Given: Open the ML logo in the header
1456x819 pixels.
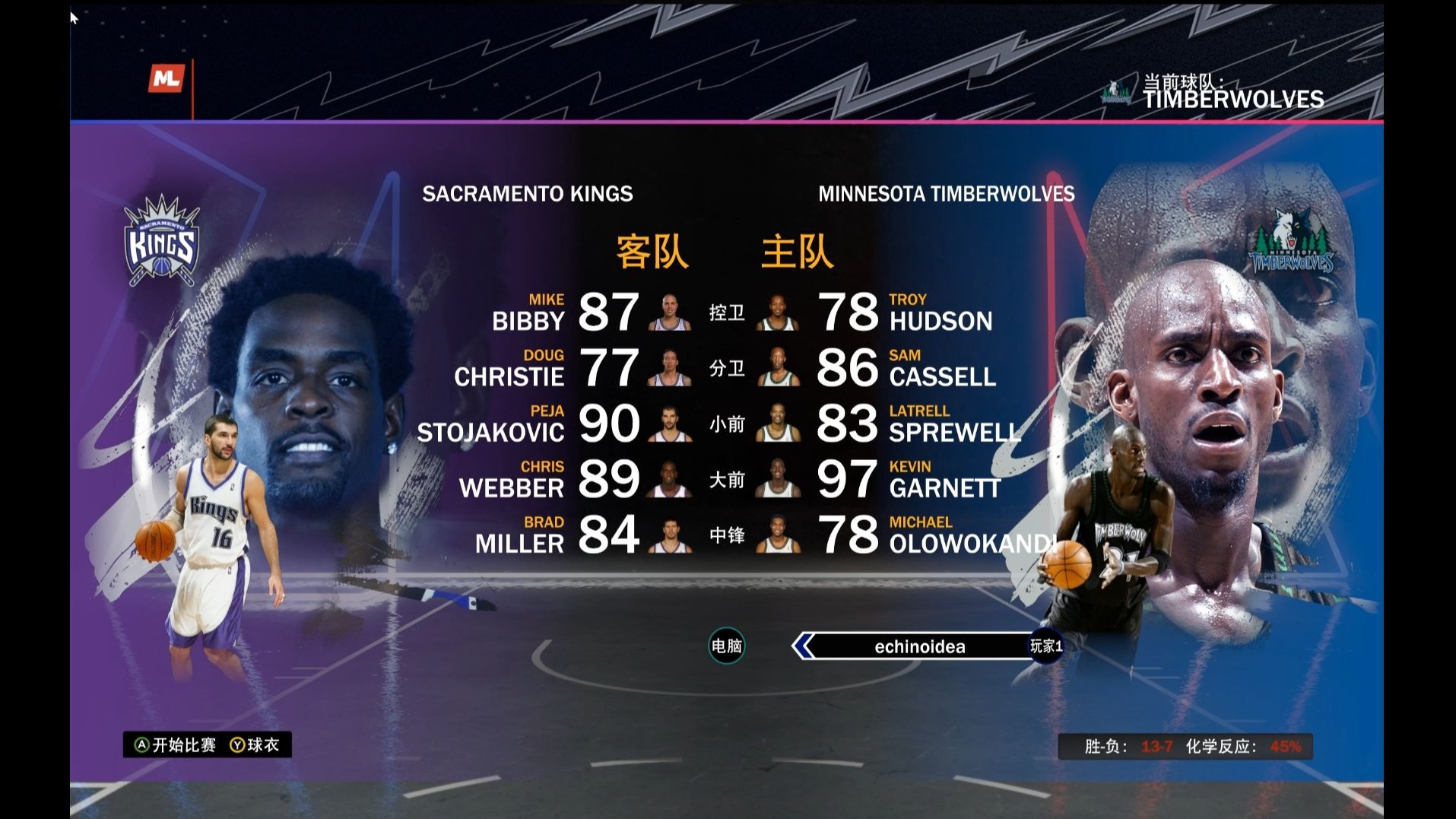Looking at the screenshot, I should click(x=167, y=78).
